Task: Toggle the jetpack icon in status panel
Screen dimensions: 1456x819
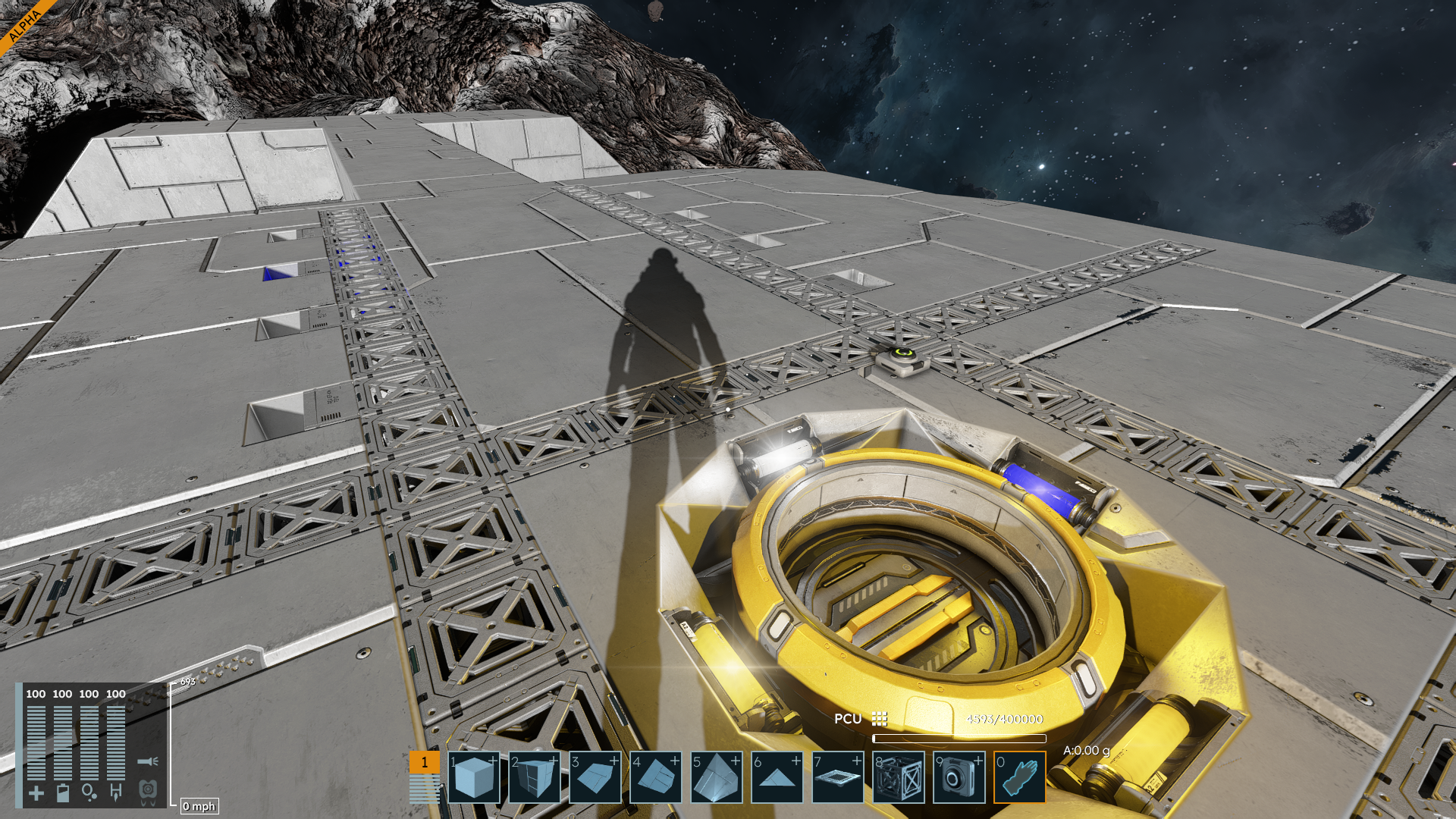Action: 148,791
